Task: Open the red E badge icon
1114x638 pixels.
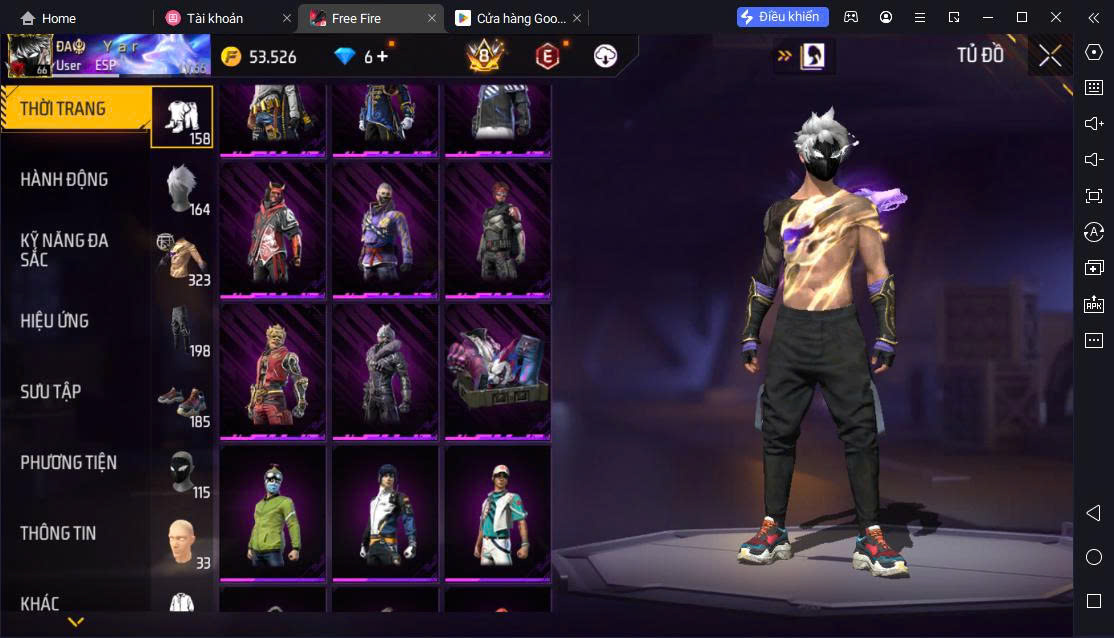Action: 546,56
